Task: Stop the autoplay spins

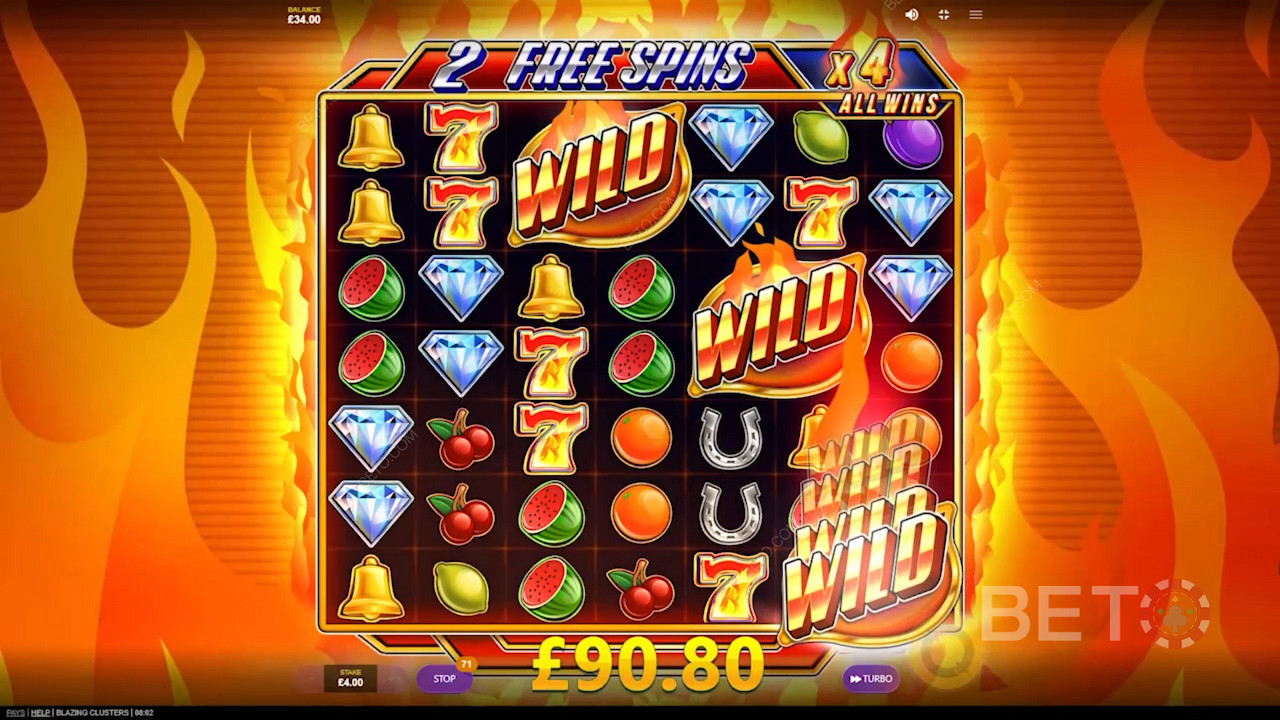Action: click(444, 679)
